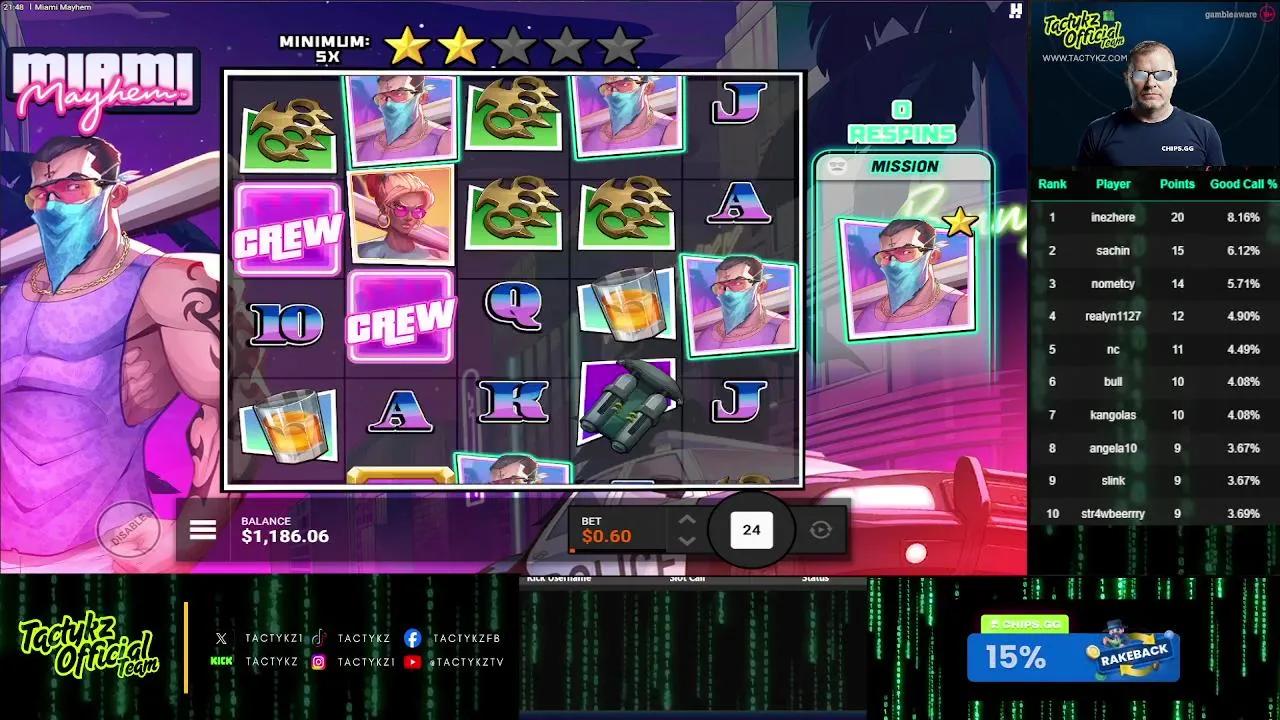
Task: Switch to the MISSION tab on the phone
Action: (x=906, y=166)
